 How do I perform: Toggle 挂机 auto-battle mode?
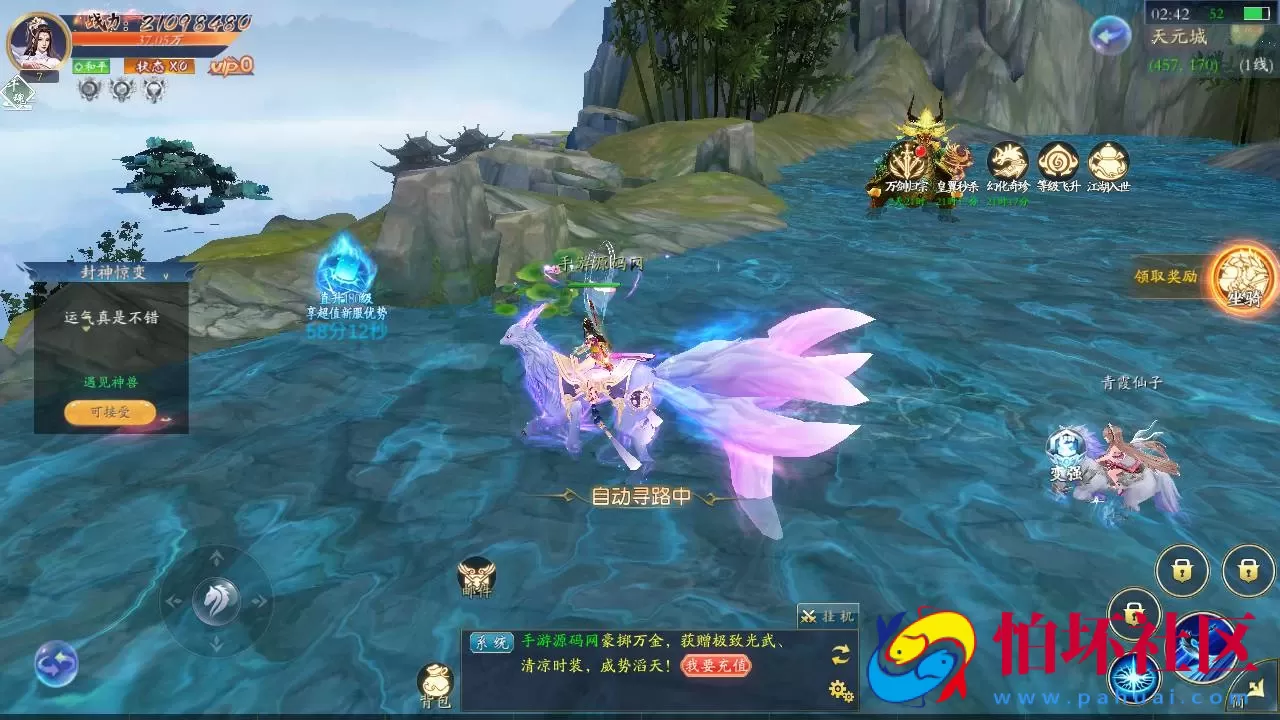827,616
